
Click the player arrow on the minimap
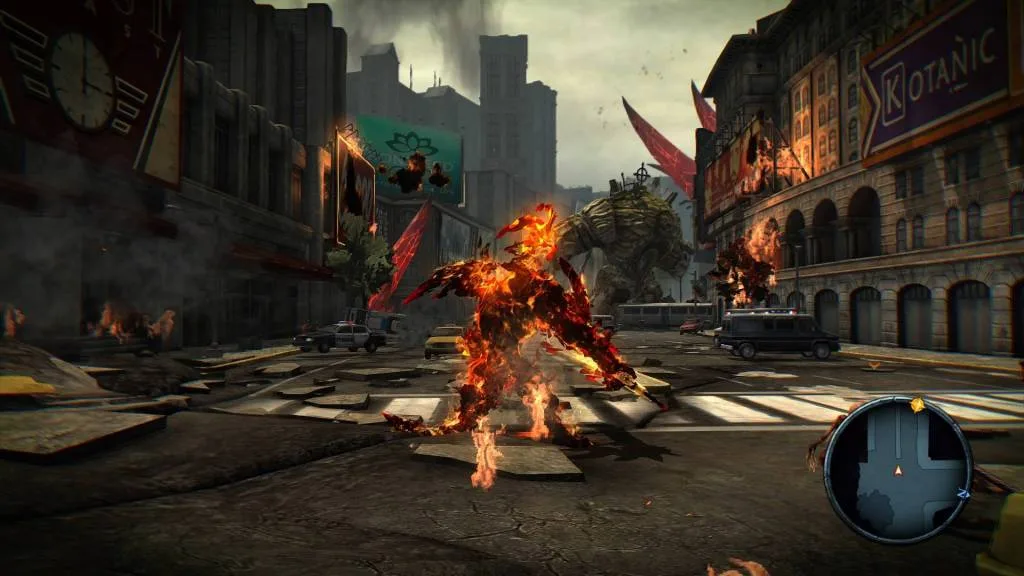click(x=898, y=470)
